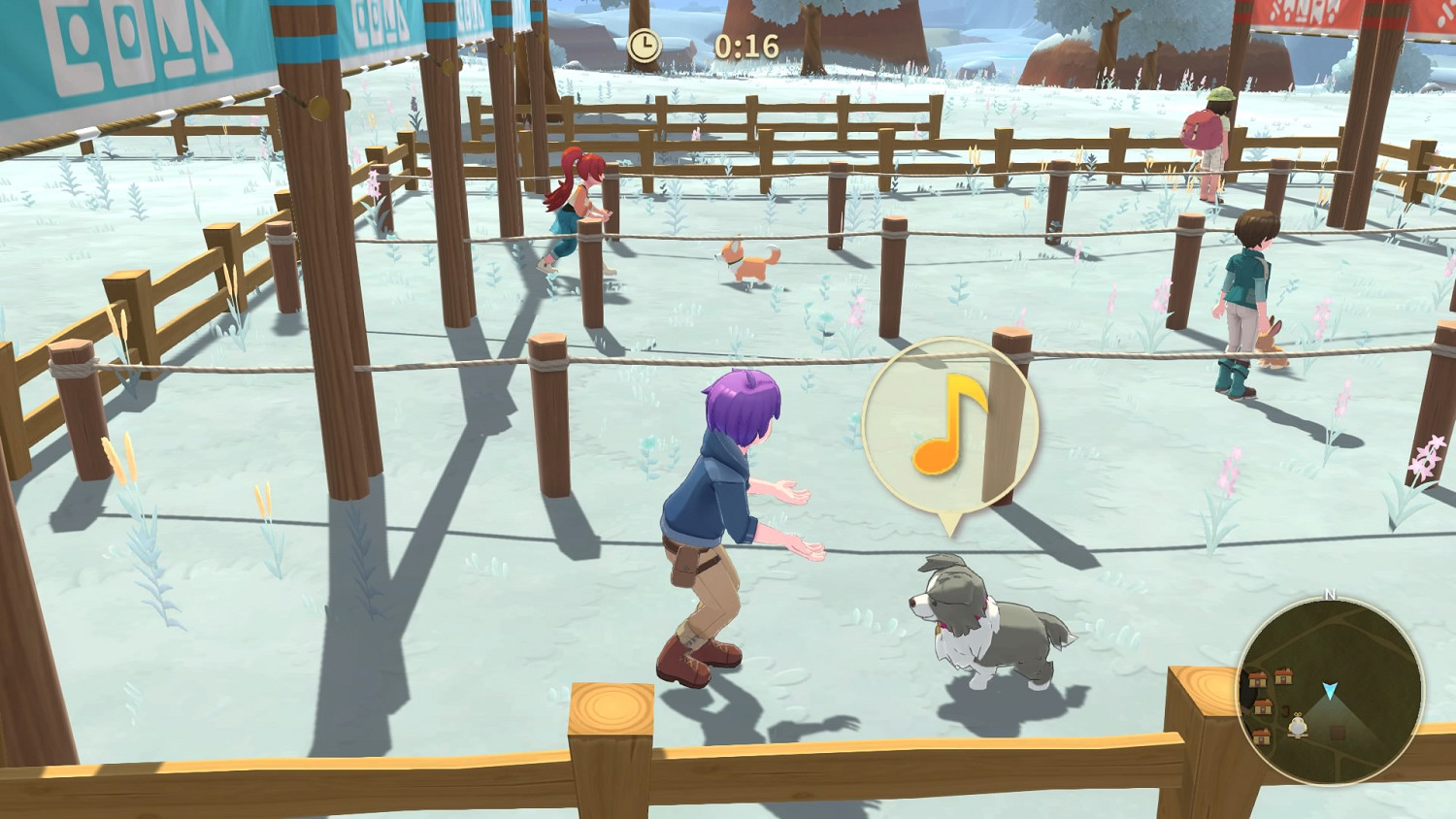Click the owl icon on the minimap
This screenshot has height=819, width=1456.
1297,727
